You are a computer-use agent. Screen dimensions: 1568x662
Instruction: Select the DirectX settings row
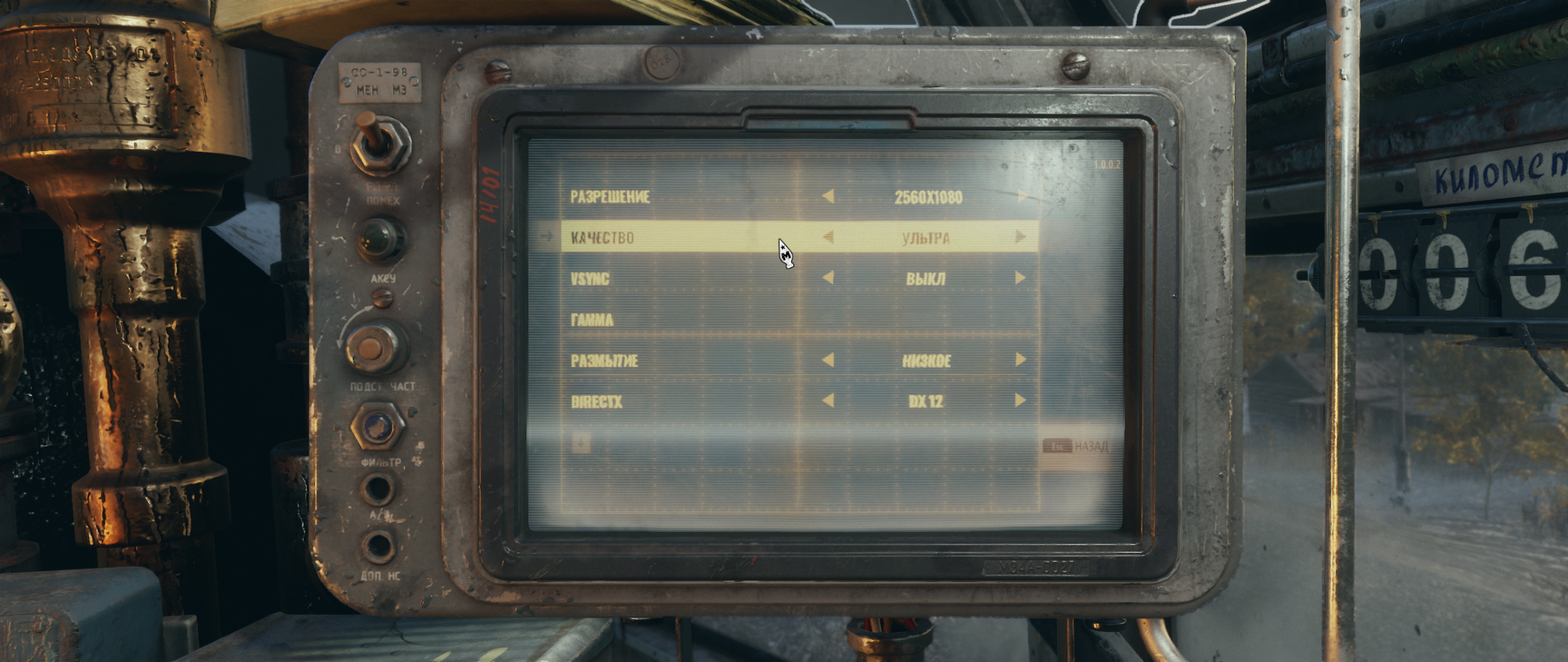click(596, 402)
